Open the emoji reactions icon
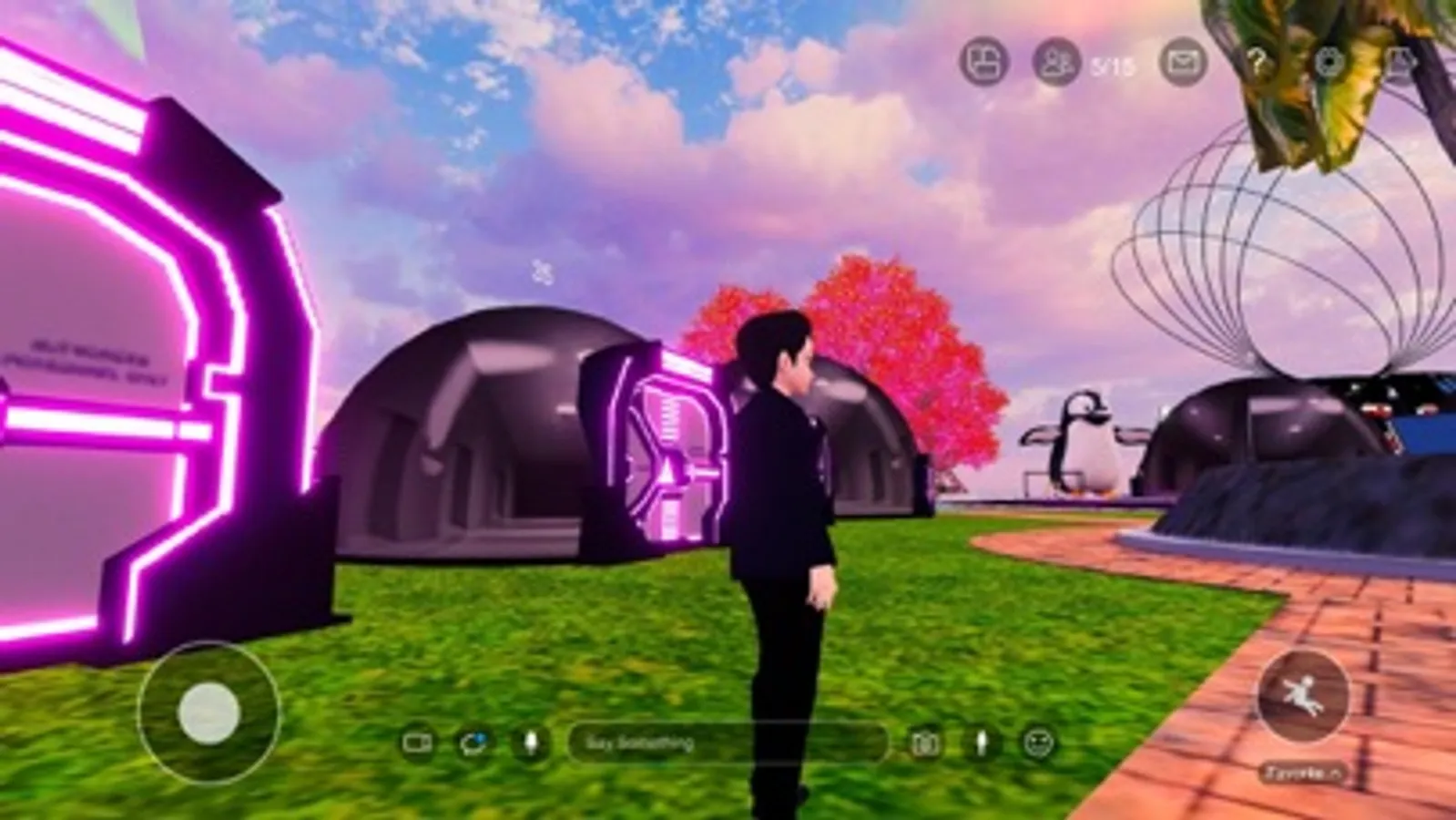The height and width of the screenshot is (820, 1456). click(1038, 743)
